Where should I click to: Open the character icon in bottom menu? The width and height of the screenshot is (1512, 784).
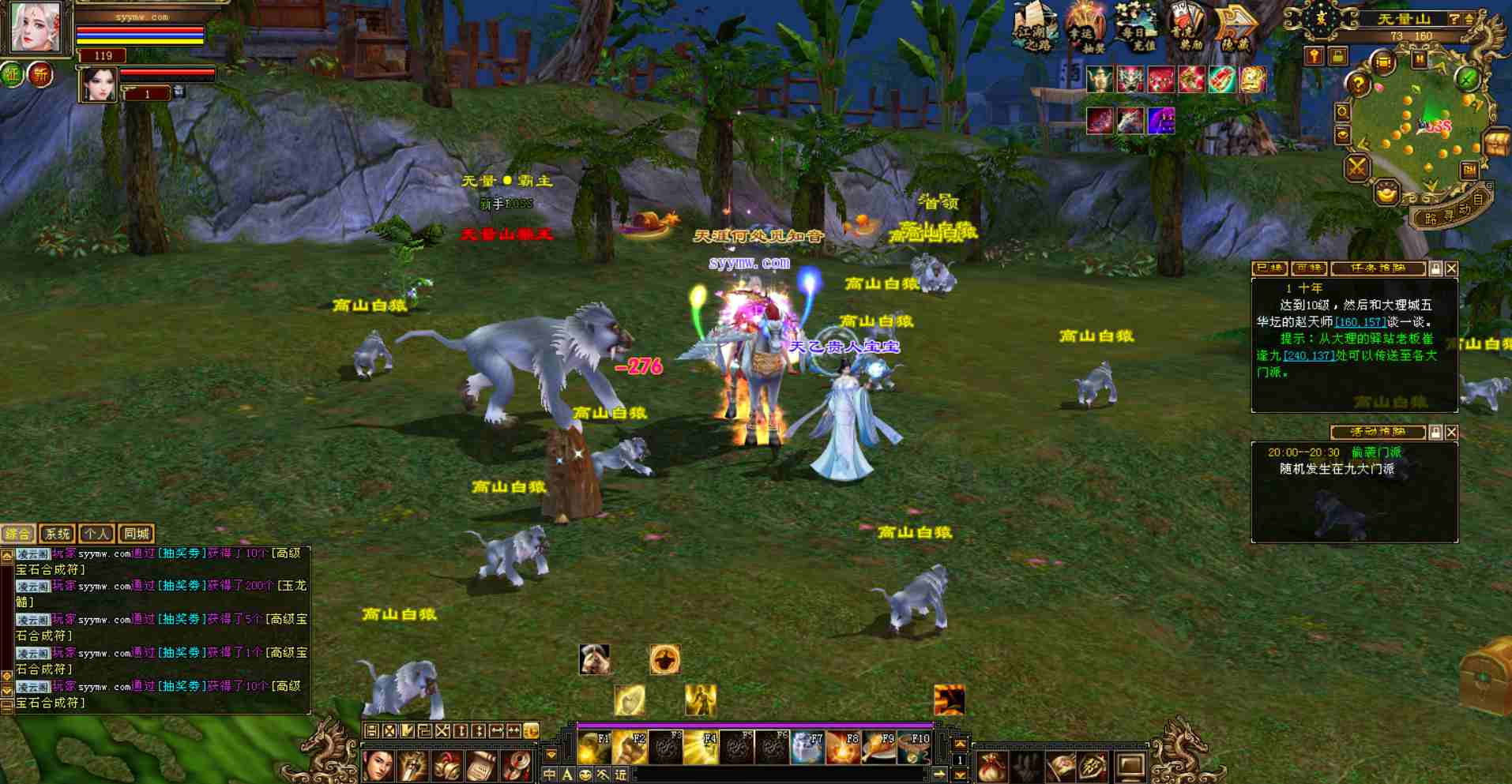pos(378,766)
